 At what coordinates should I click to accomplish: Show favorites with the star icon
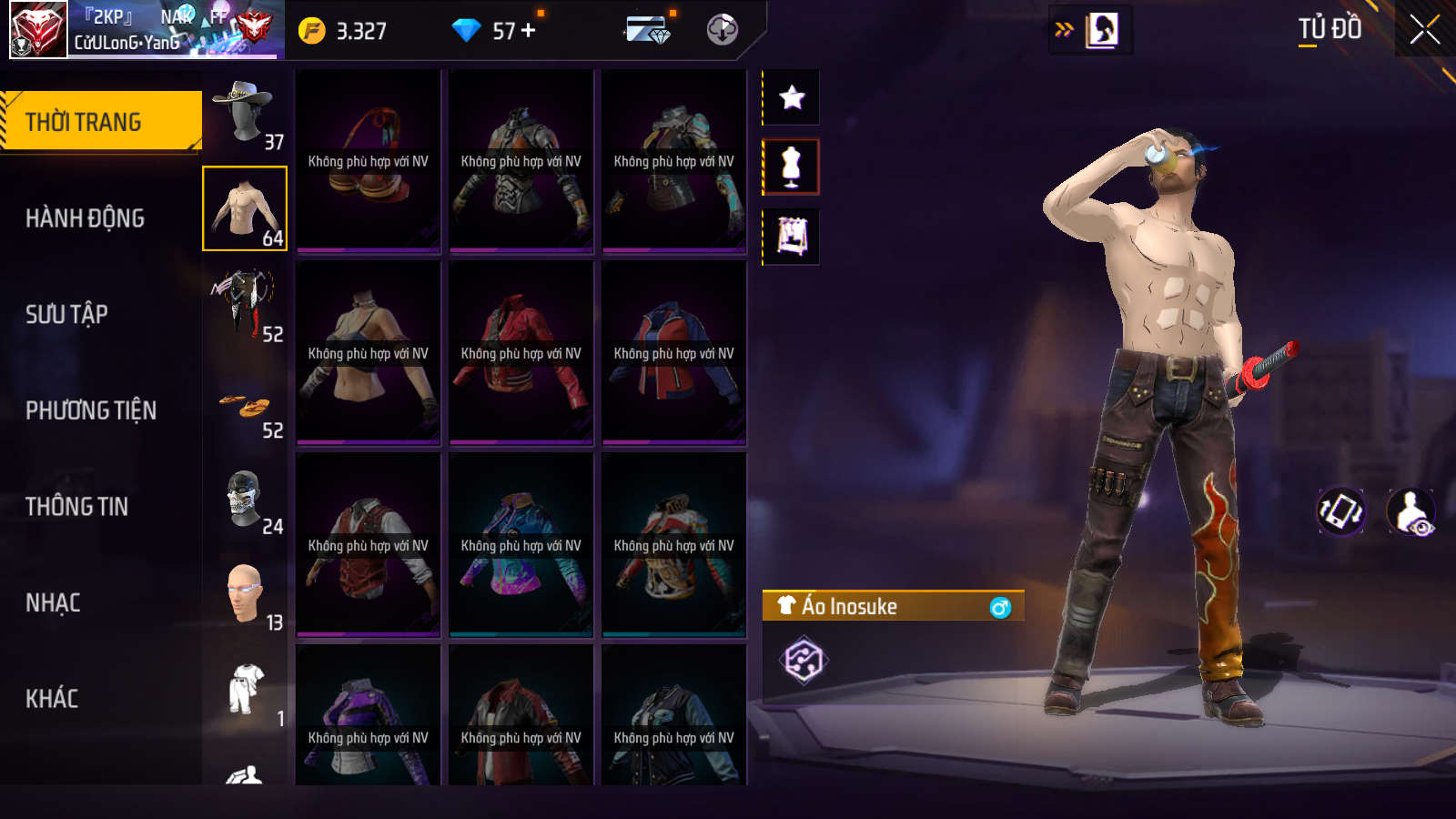(x=792, y=97)
